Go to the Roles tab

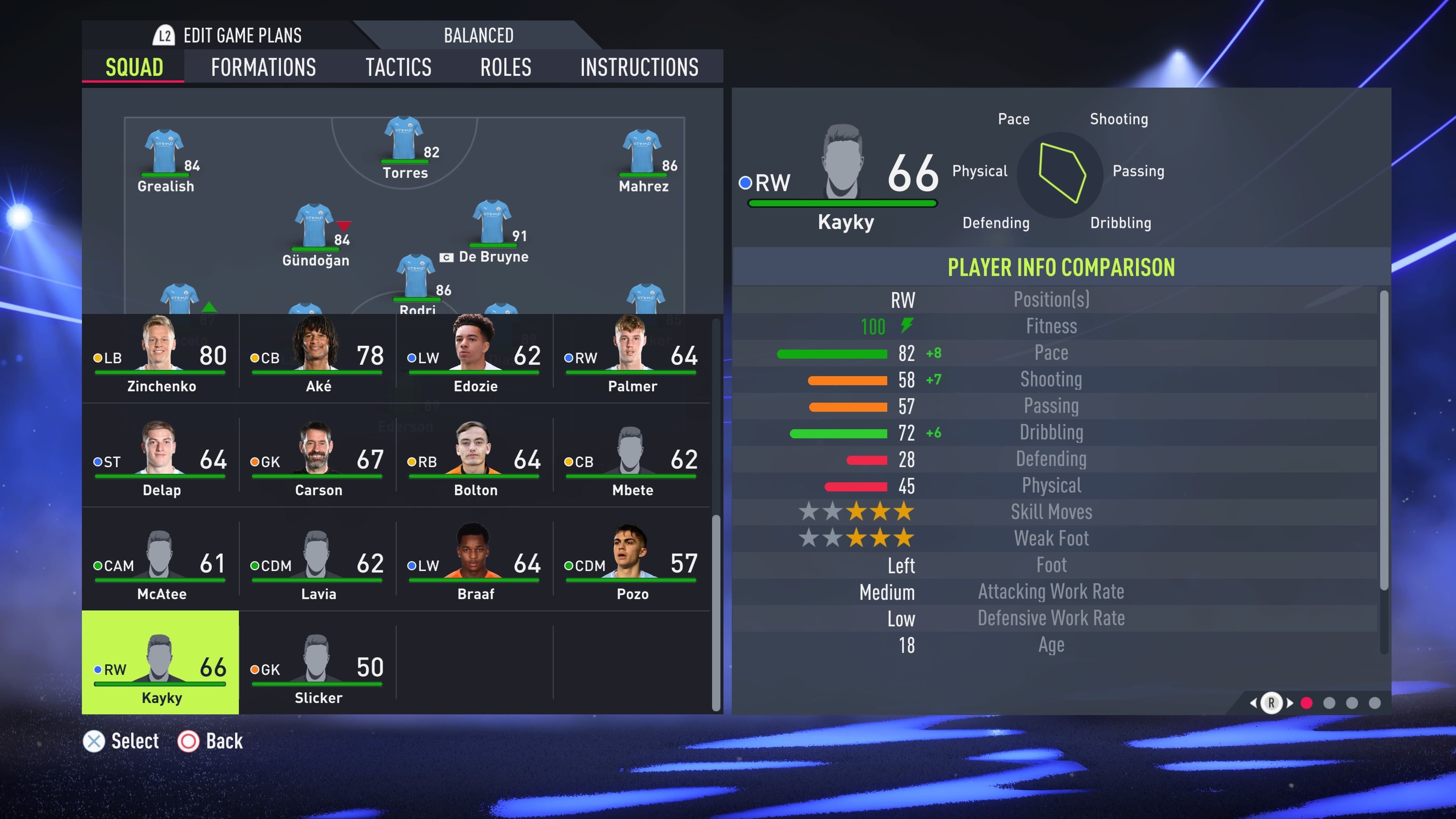505,67
